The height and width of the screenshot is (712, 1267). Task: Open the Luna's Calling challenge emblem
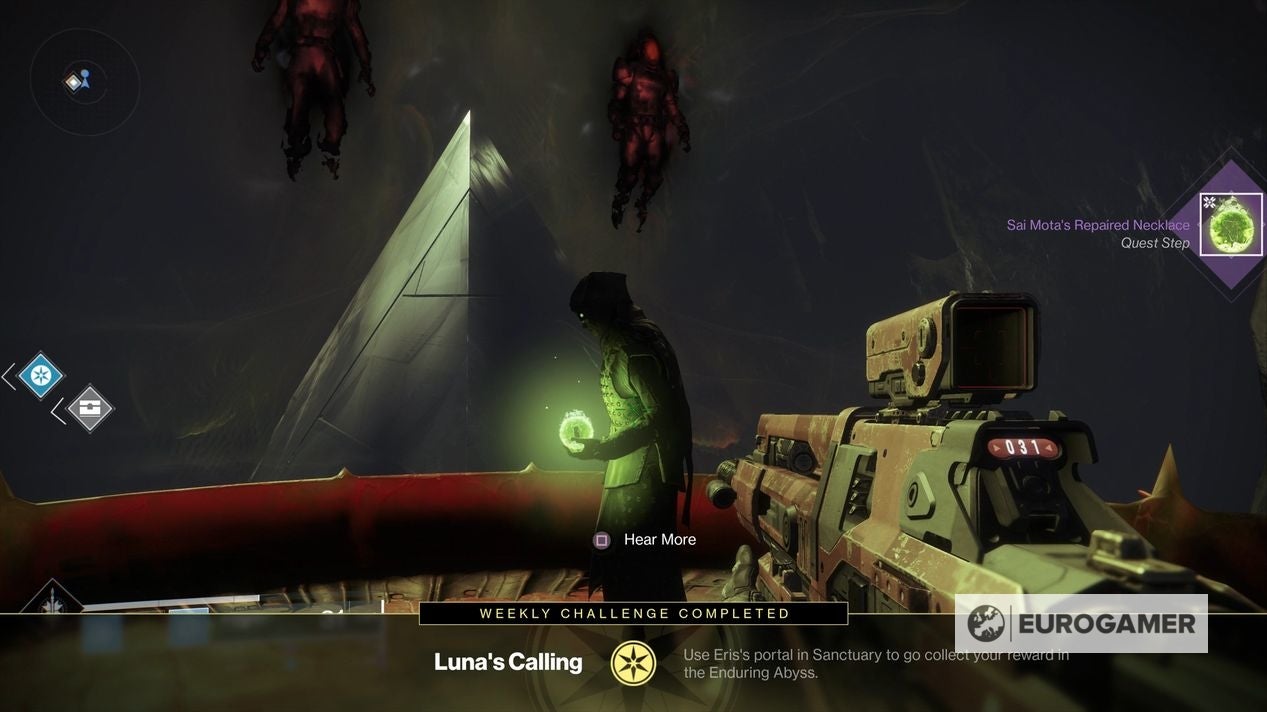[x=633, y=663]
